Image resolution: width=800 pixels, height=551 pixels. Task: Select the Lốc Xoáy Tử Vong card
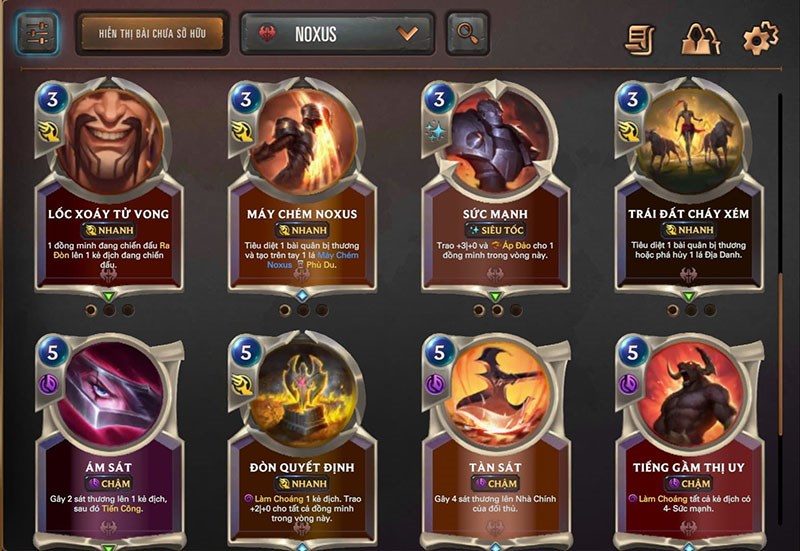(108, 190)
